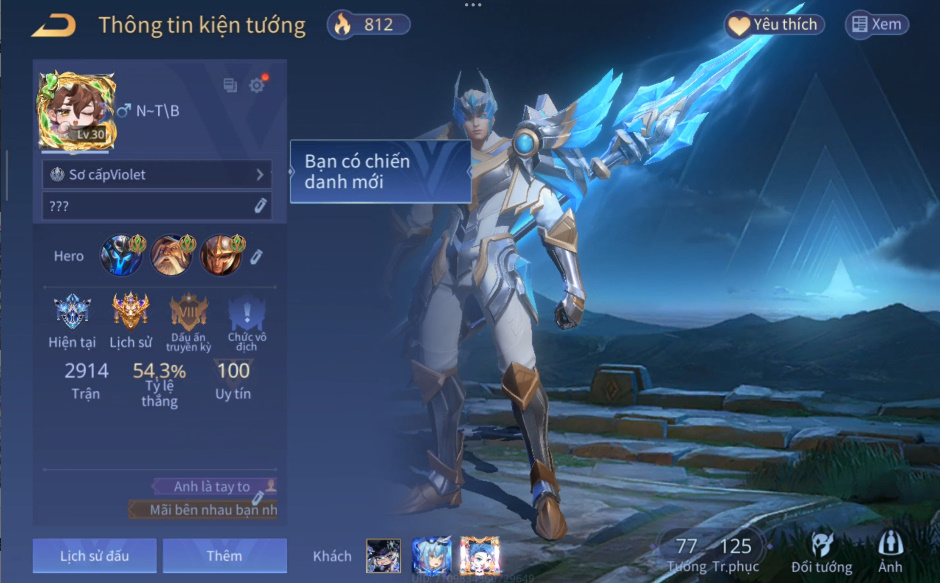Image resolution: width=940 pixels, height=583 pixels.
Task: Open the Đổi tướng hero change option
Action: [821, 552]
